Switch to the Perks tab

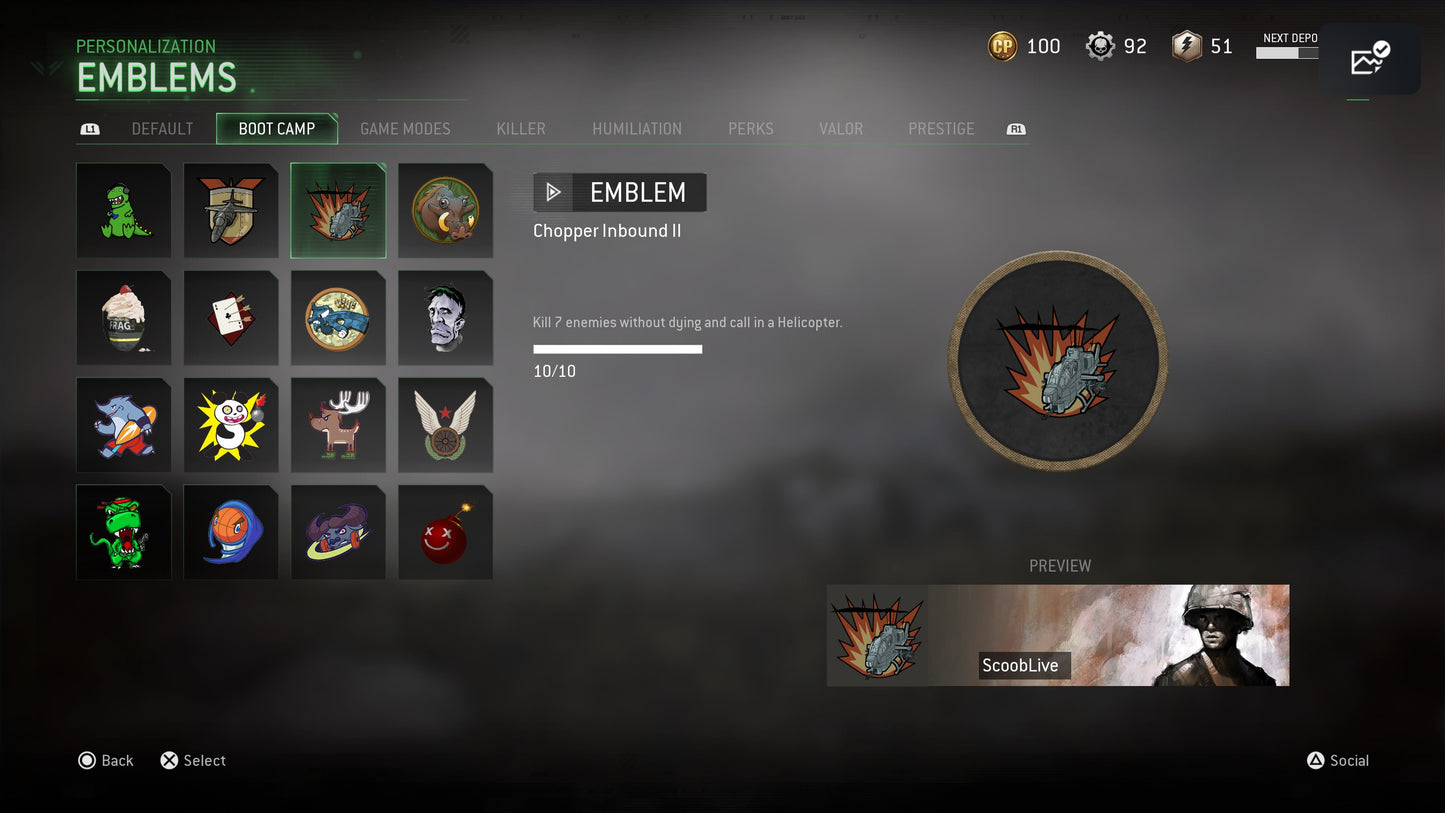click(751, 129)
